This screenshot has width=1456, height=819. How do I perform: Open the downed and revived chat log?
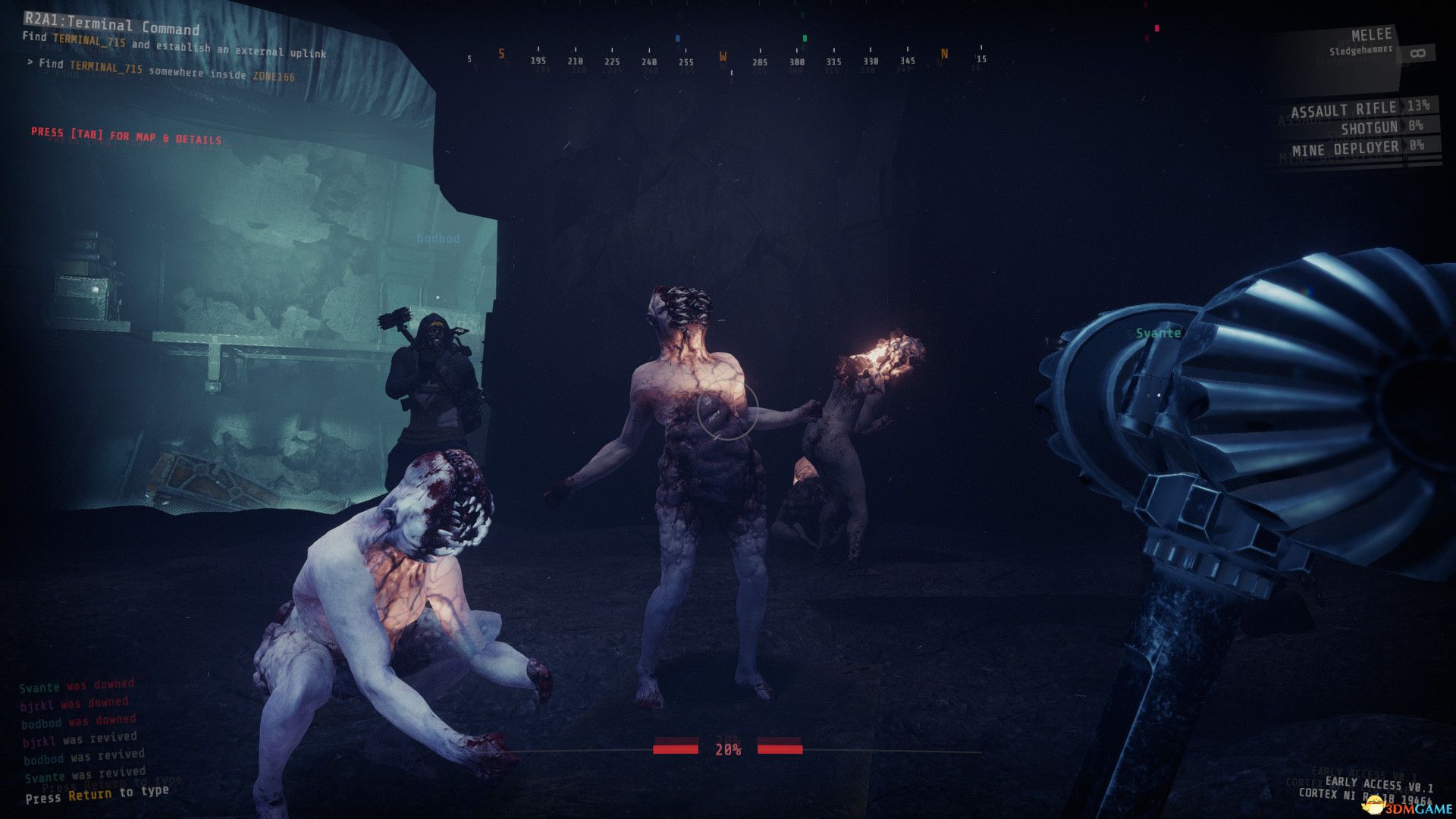click(x=79, y=730)
